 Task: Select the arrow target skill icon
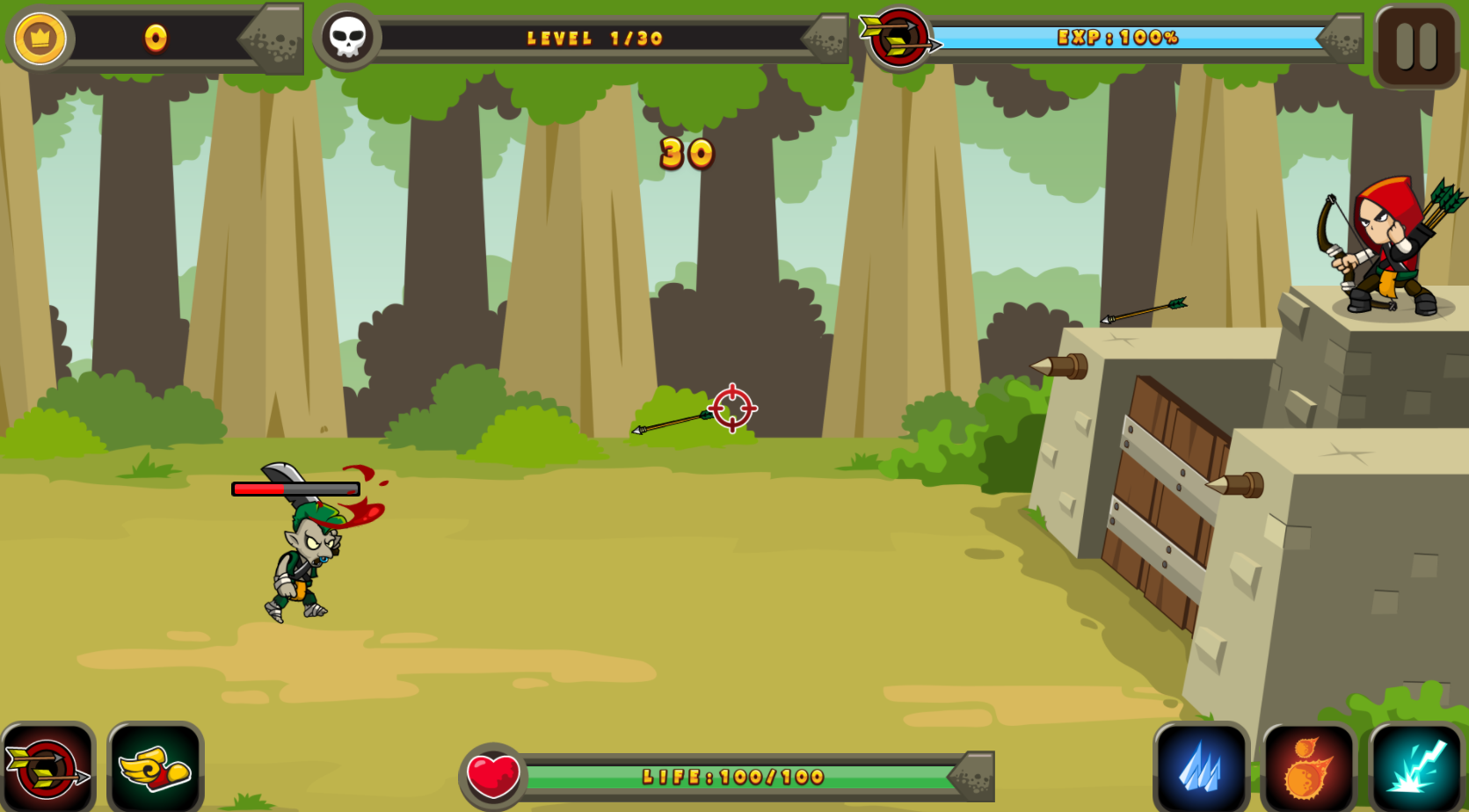(x=47, y=768)
